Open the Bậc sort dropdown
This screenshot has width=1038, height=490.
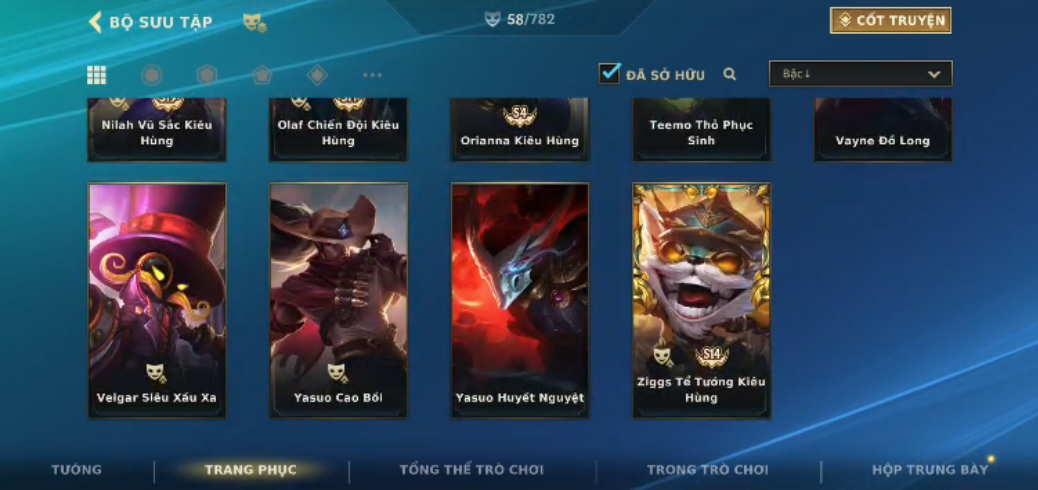click(860, 74)
